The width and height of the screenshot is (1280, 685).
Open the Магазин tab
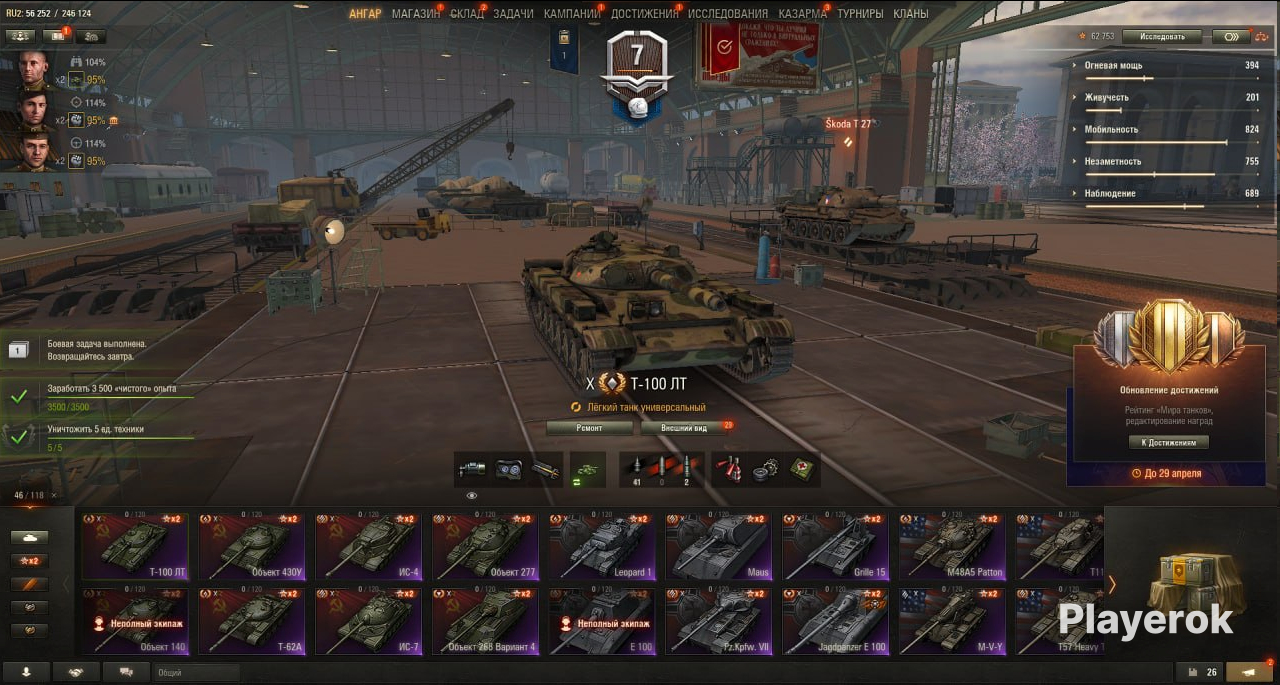415,14
